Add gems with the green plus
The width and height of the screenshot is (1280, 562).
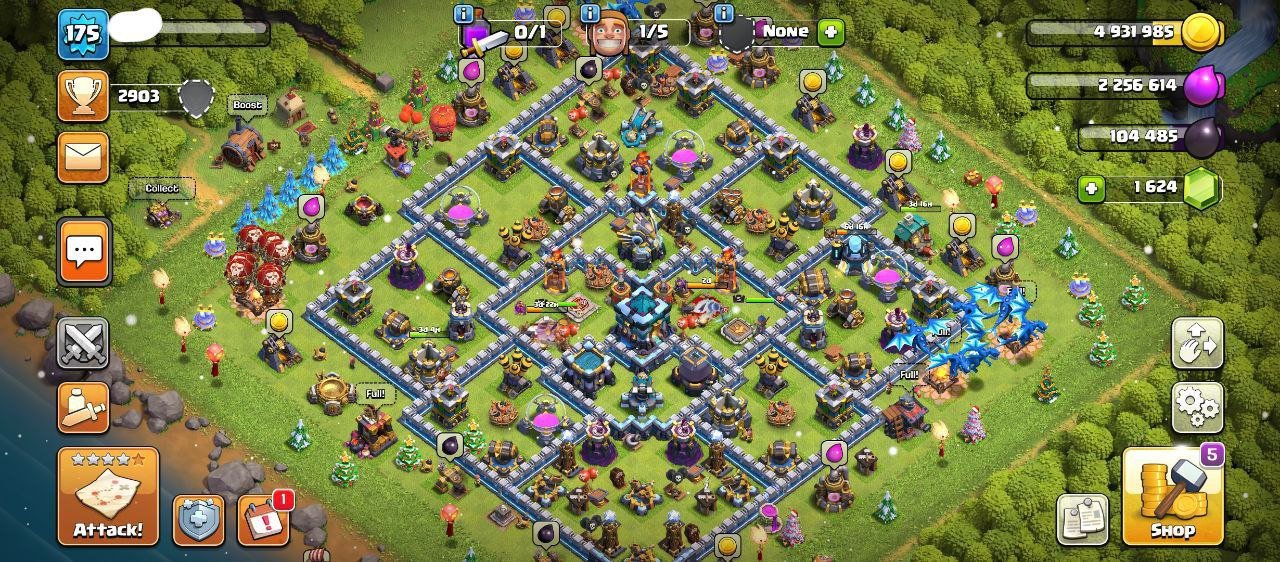(1092, 187)
